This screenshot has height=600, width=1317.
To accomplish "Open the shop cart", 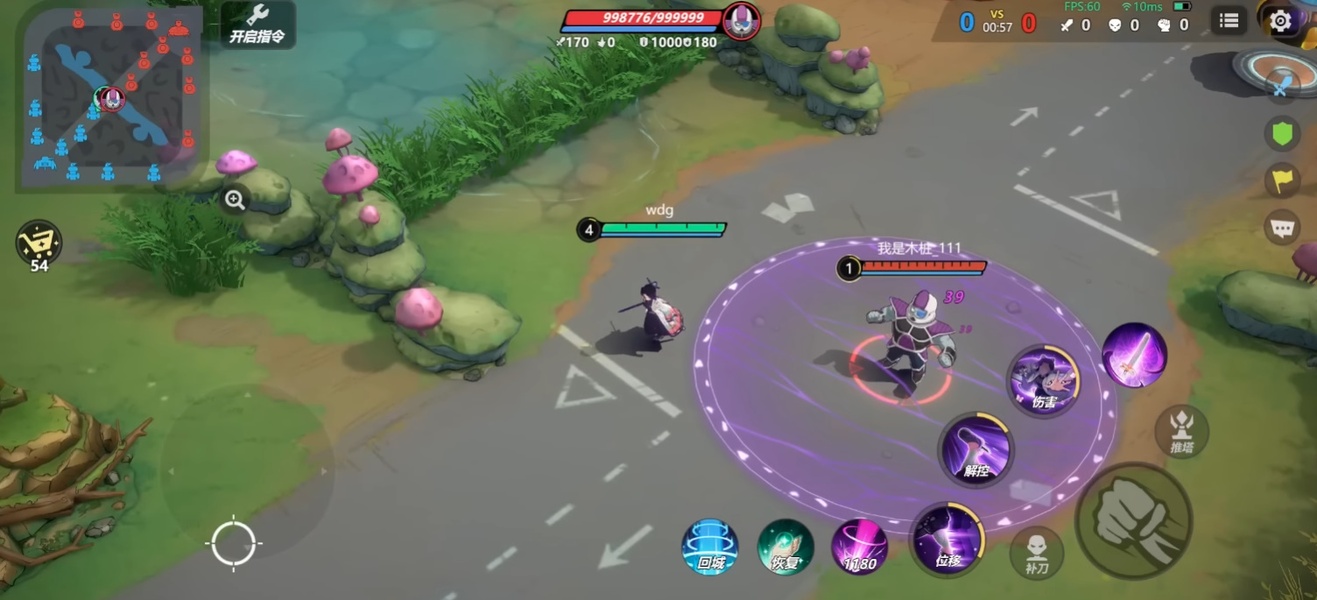I will [x=39, y=243].
